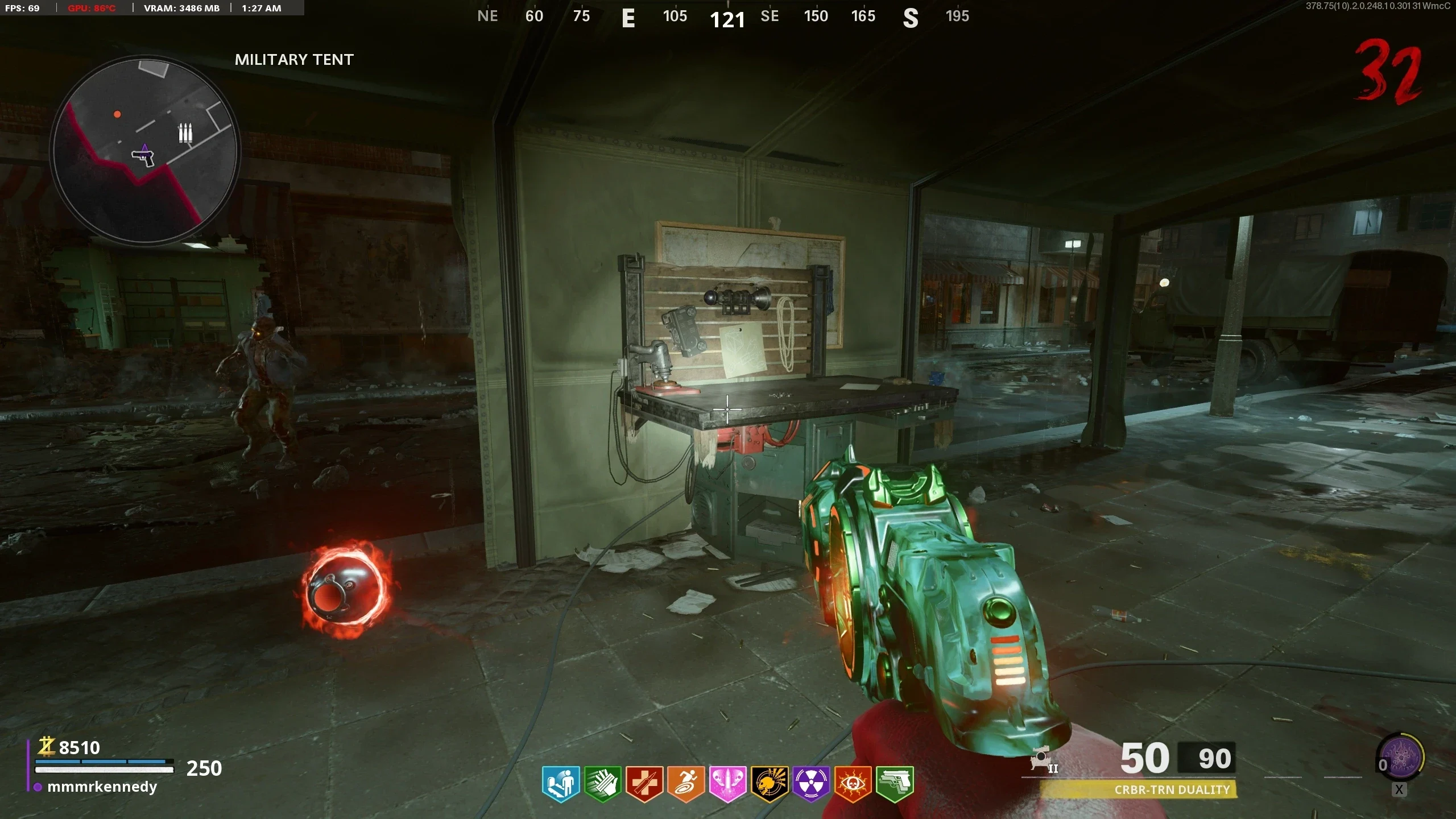The height and width of the screenshot is (819, 1456).
Task: Select the purple PhD Slider radiation perk
Action: click(x=811, y=784)
